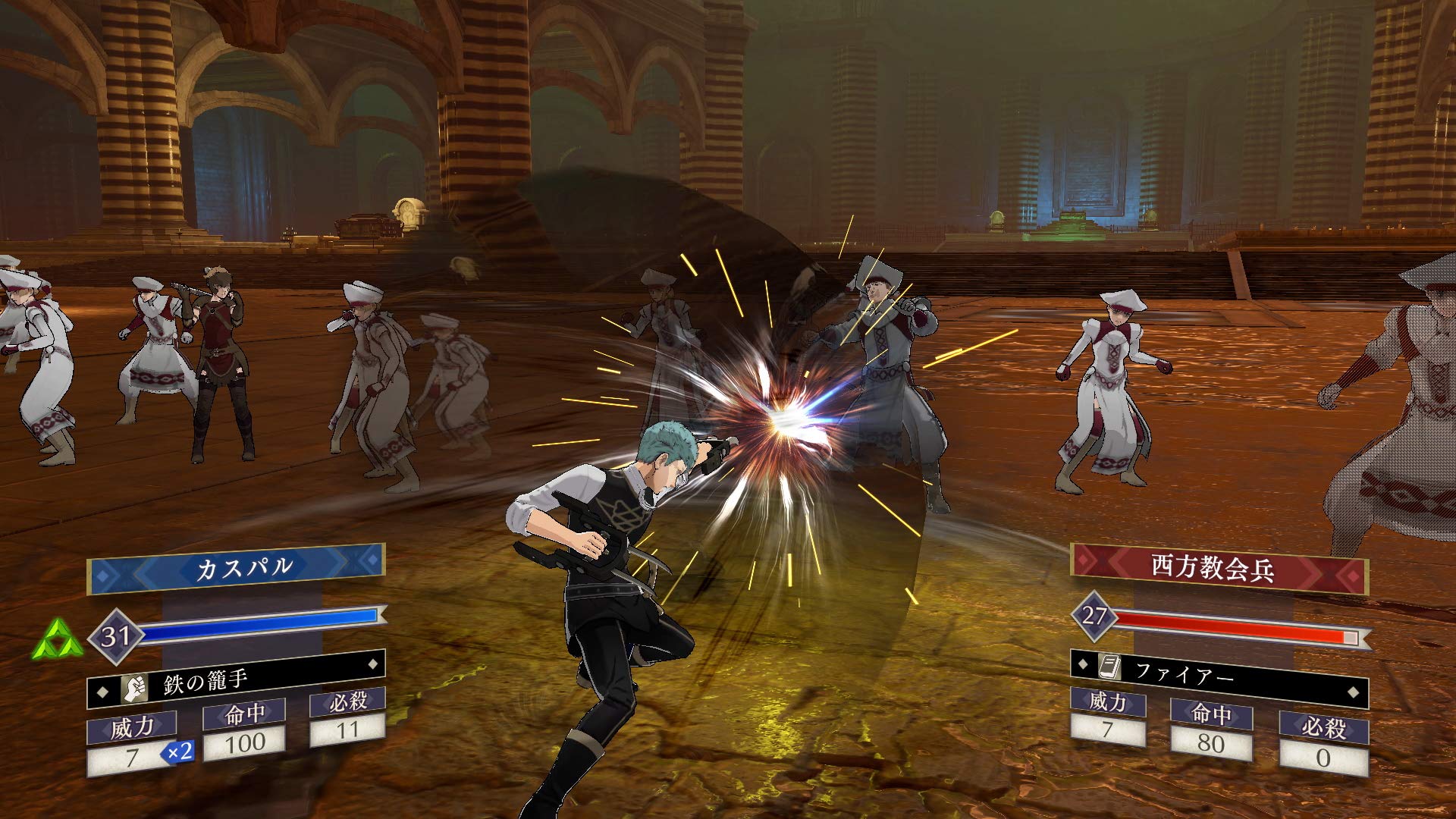Select the カスパル name banner

236,568
